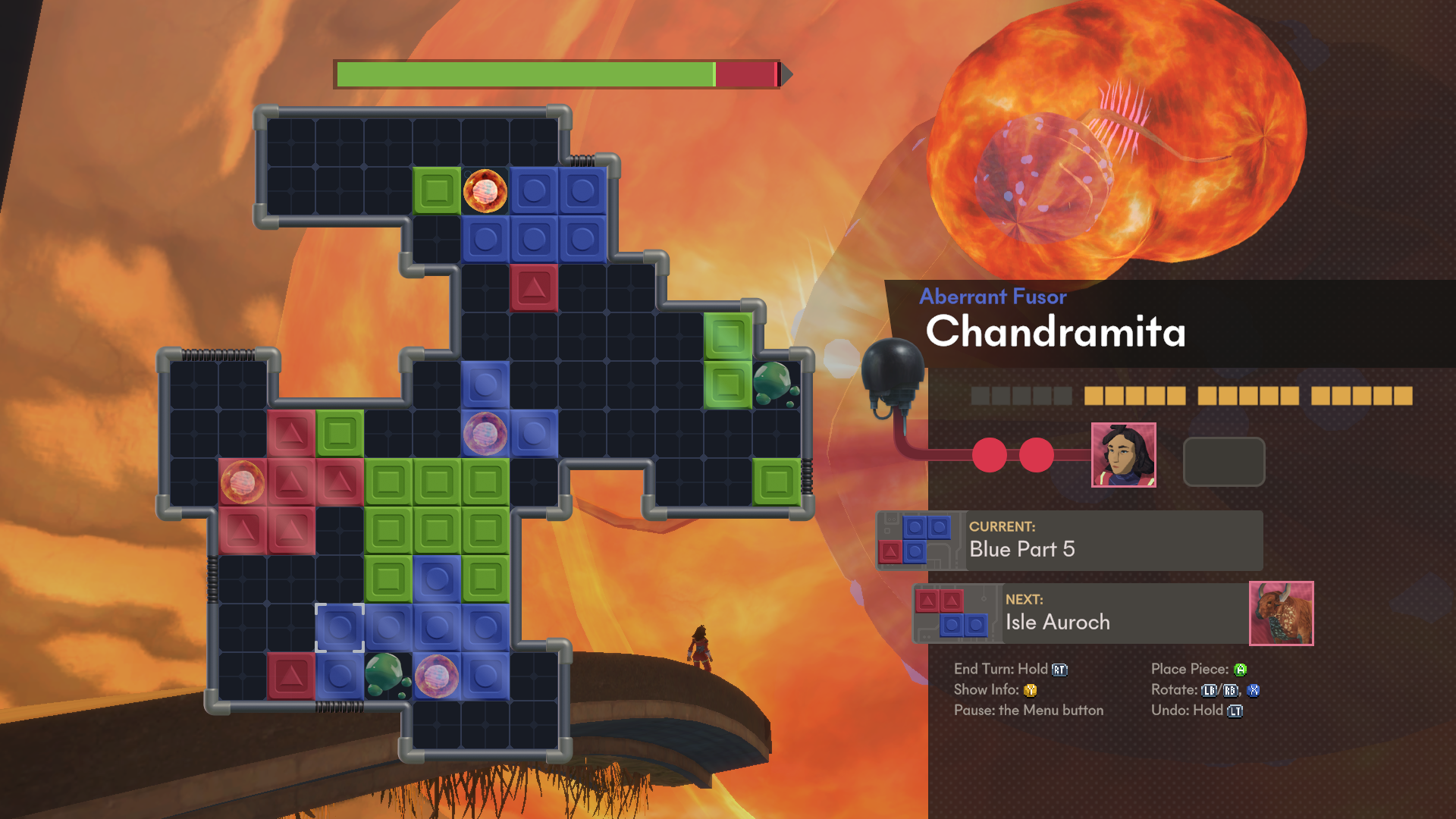The image size is (1456, 819).
Task: Click the LT Undo trigger icon
Action: [x=1235, y=711]
